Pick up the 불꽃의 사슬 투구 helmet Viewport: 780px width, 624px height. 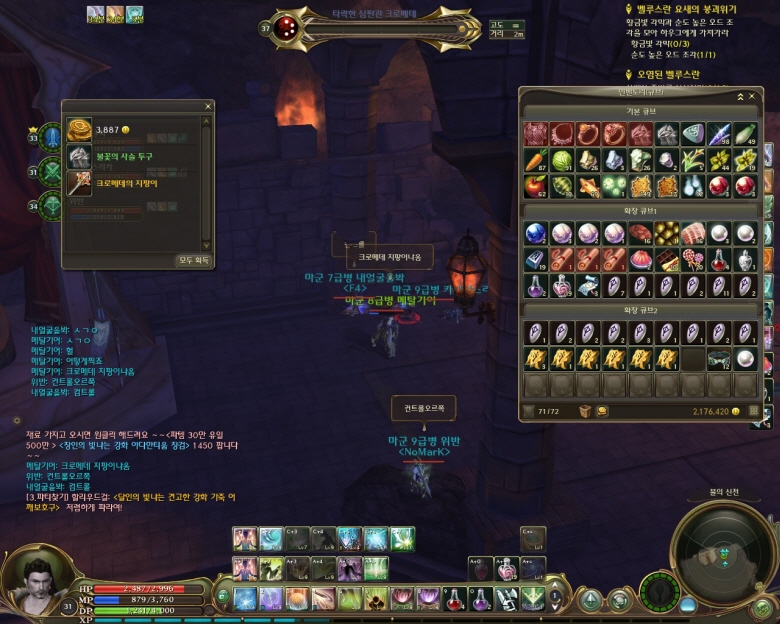point(79,156)
